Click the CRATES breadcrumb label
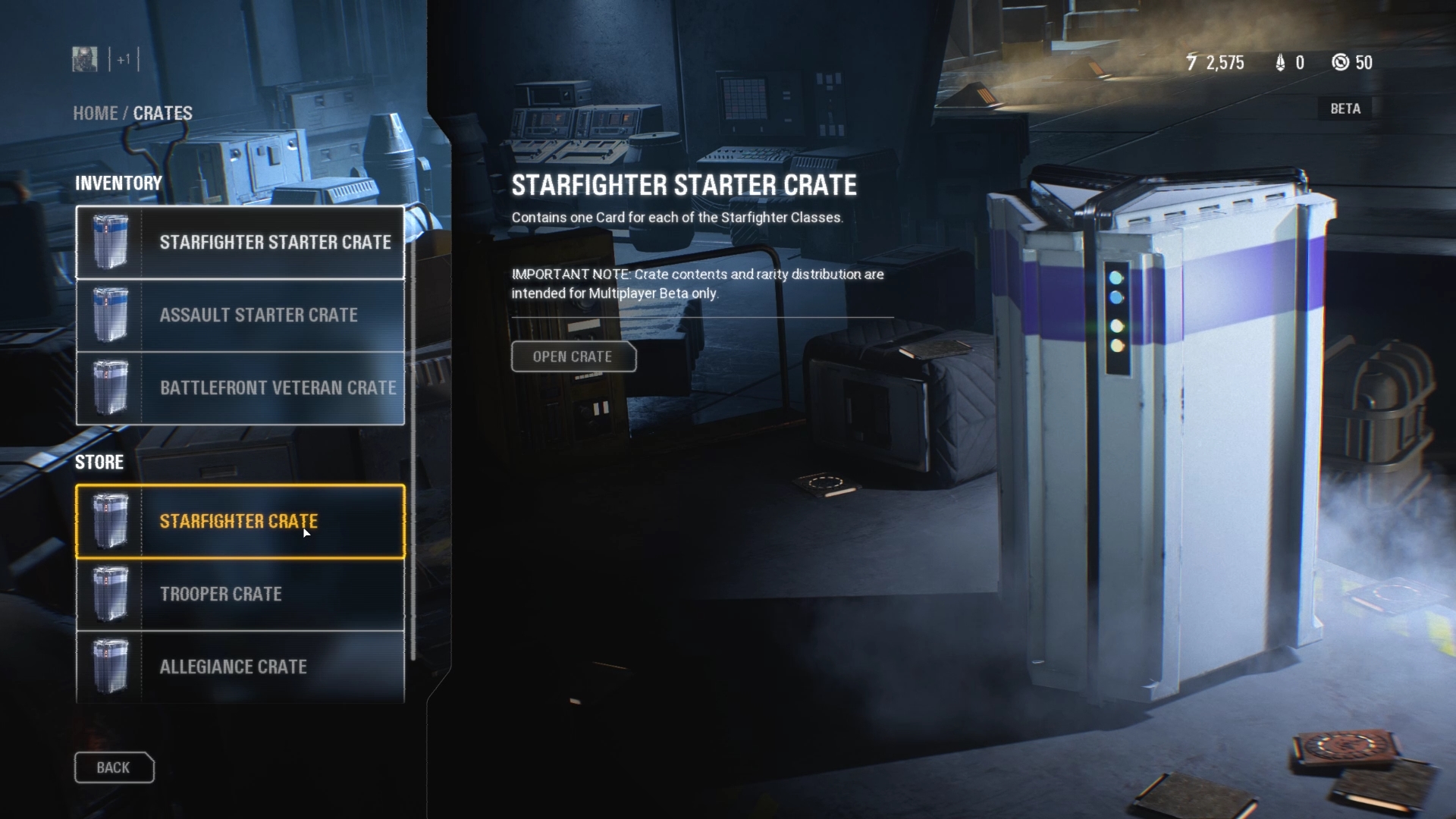The height and width of the screenshot is (819, 1456). (162, 113)
